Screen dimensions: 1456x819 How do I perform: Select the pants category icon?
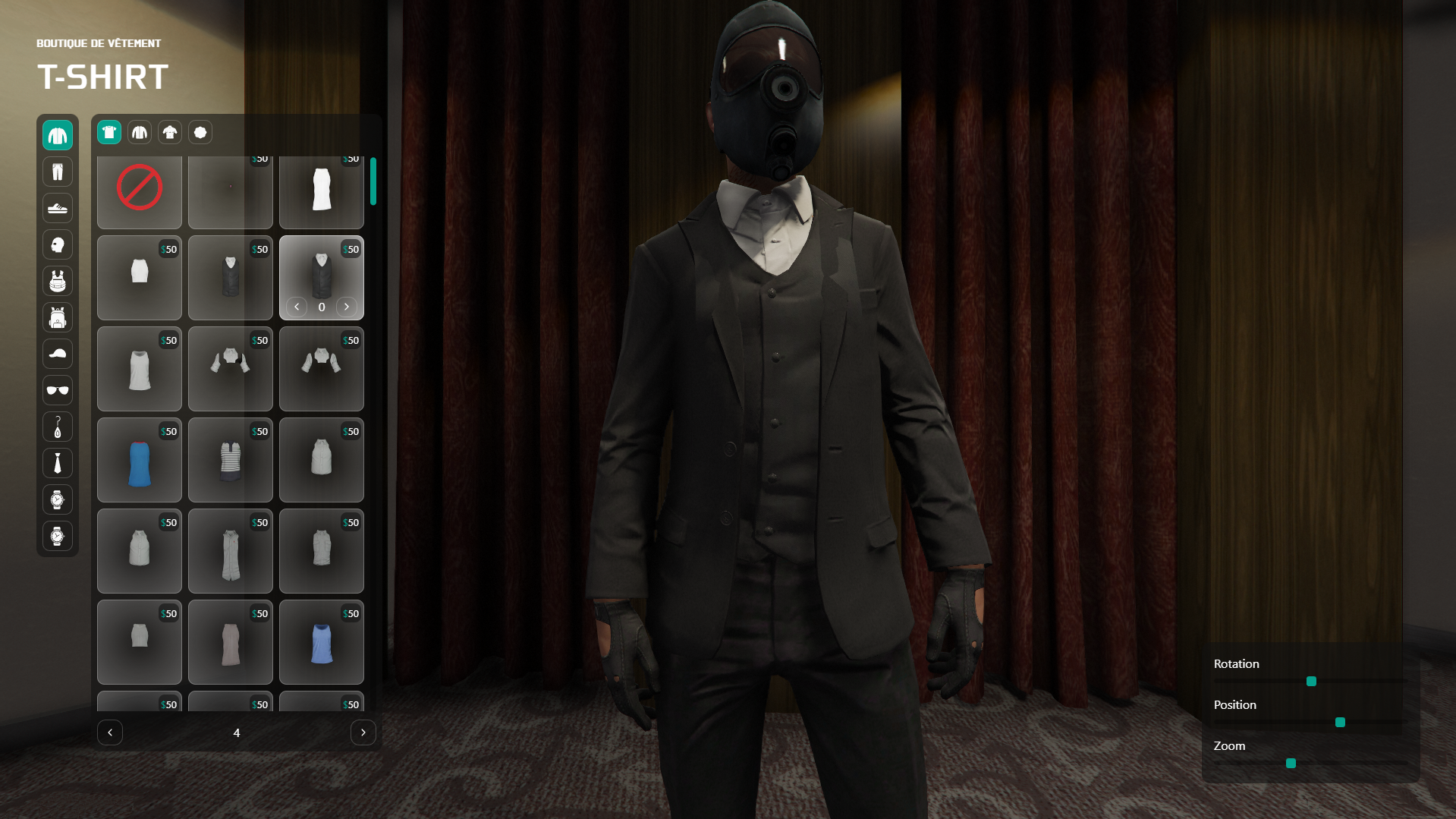click(58, 172)
